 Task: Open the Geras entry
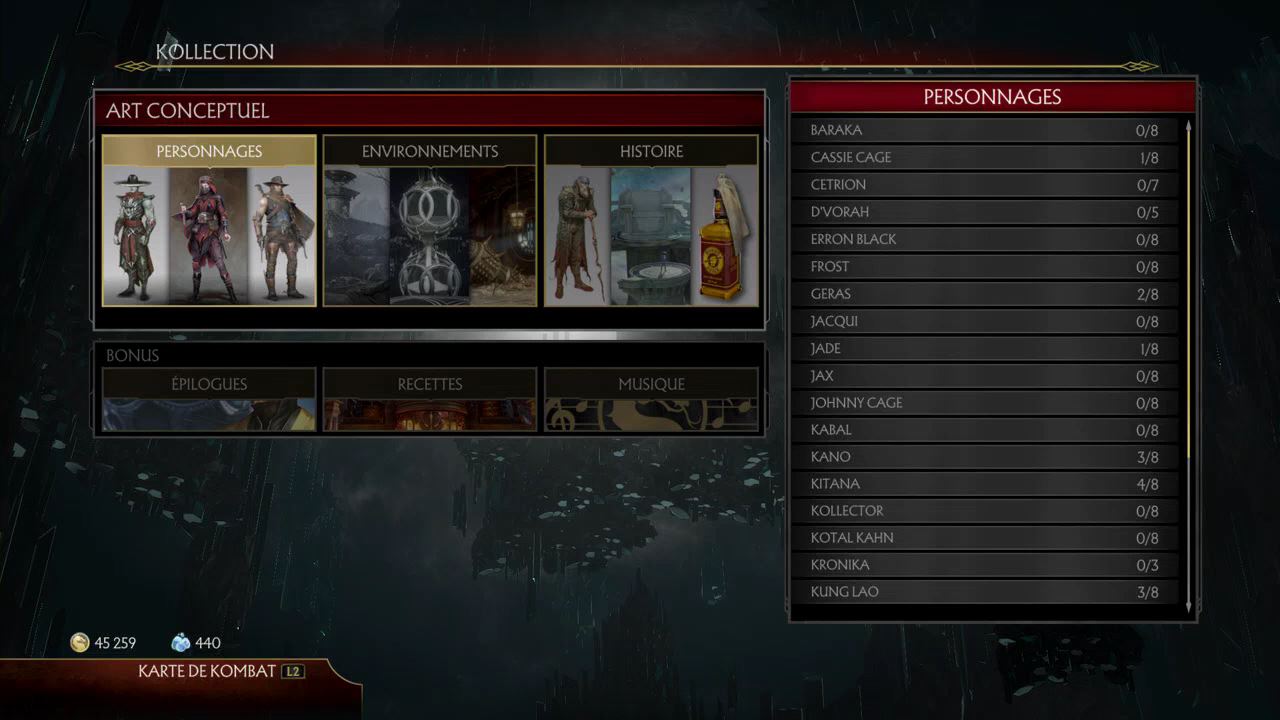(x=985, y=294)
